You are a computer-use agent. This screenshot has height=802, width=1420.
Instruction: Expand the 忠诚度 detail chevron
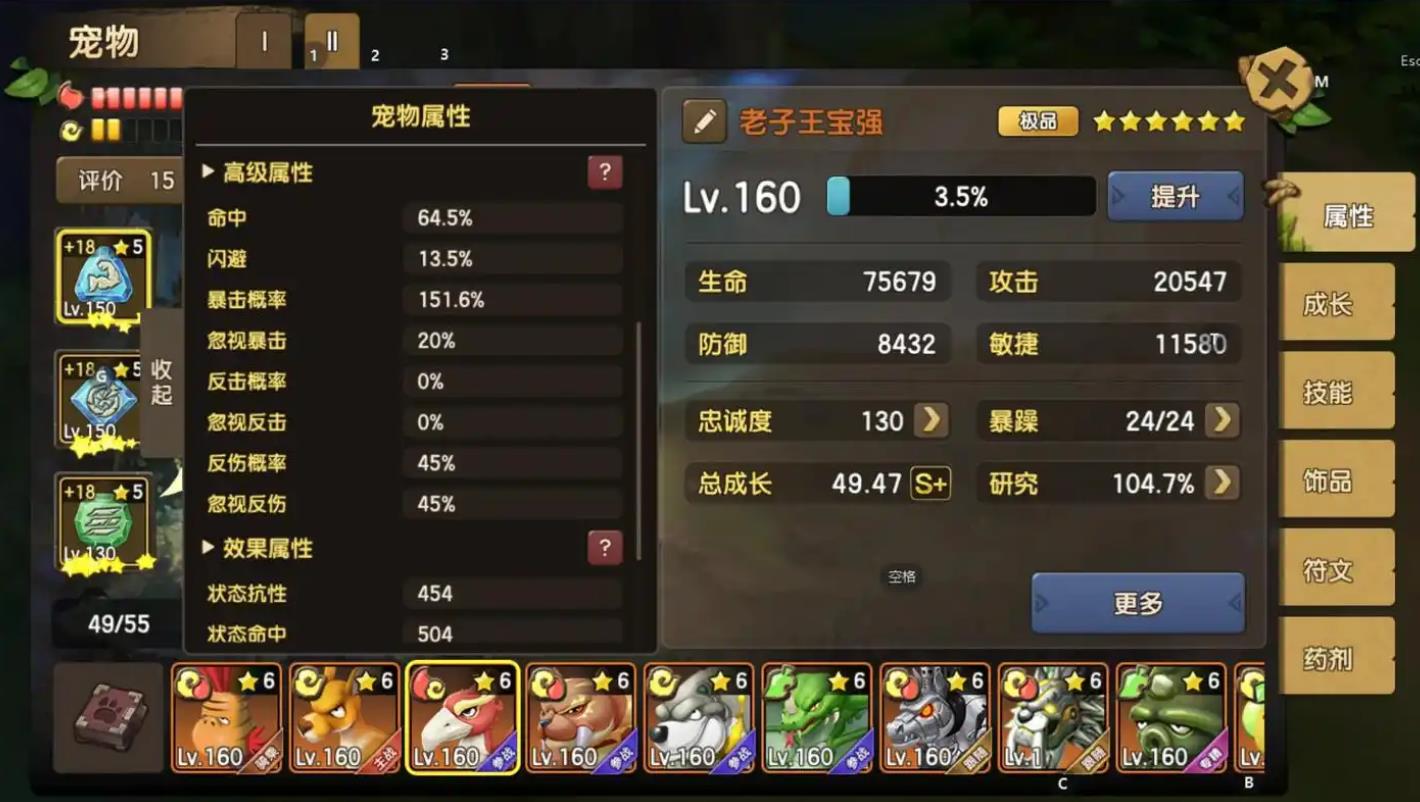pyautogui.click(x=931, y=421)
